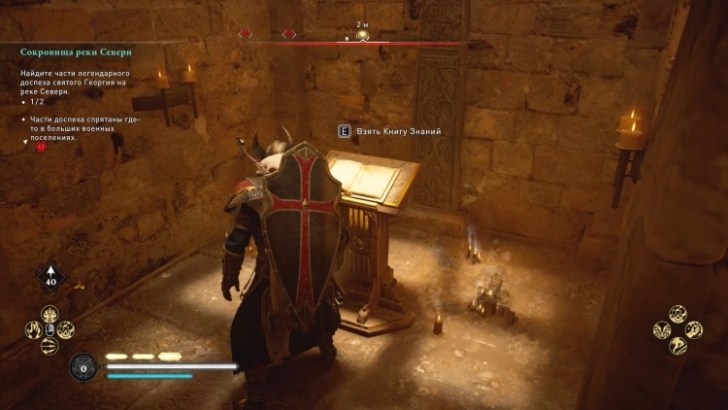Click the red alert icon under quest text
728x410 pixels.
pyautogui.click(x=42, y=146)
